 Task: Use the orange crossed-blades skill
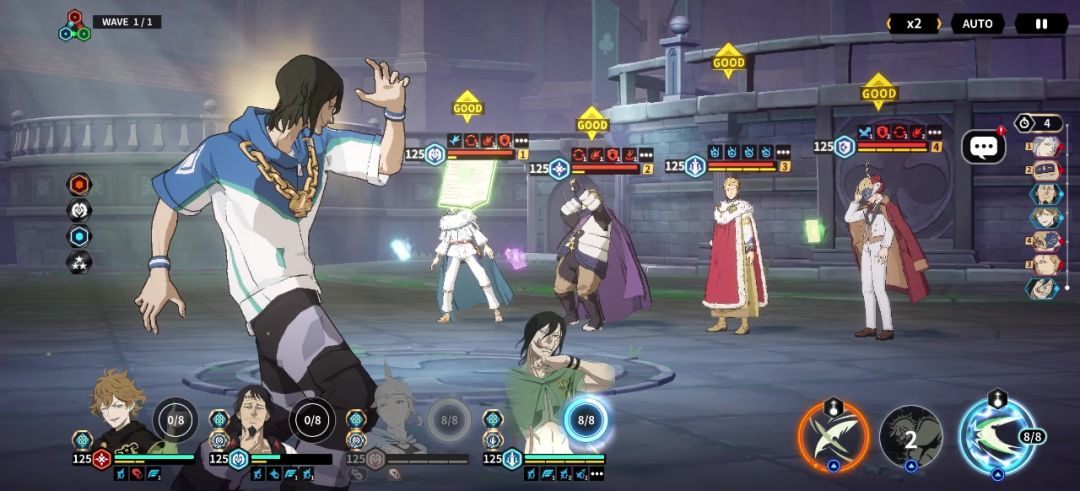(833, 435)
